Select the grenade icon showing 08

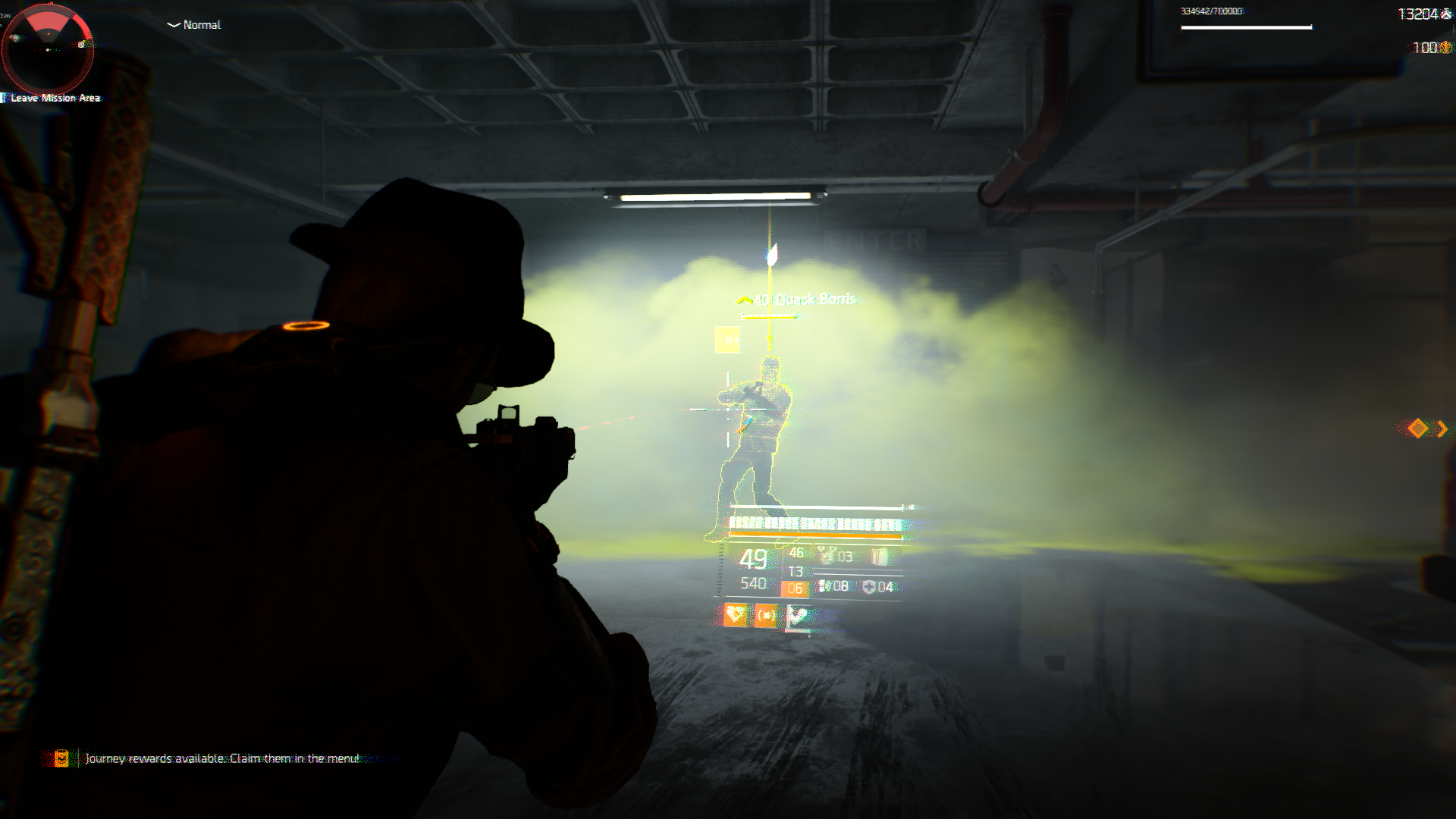824,586
